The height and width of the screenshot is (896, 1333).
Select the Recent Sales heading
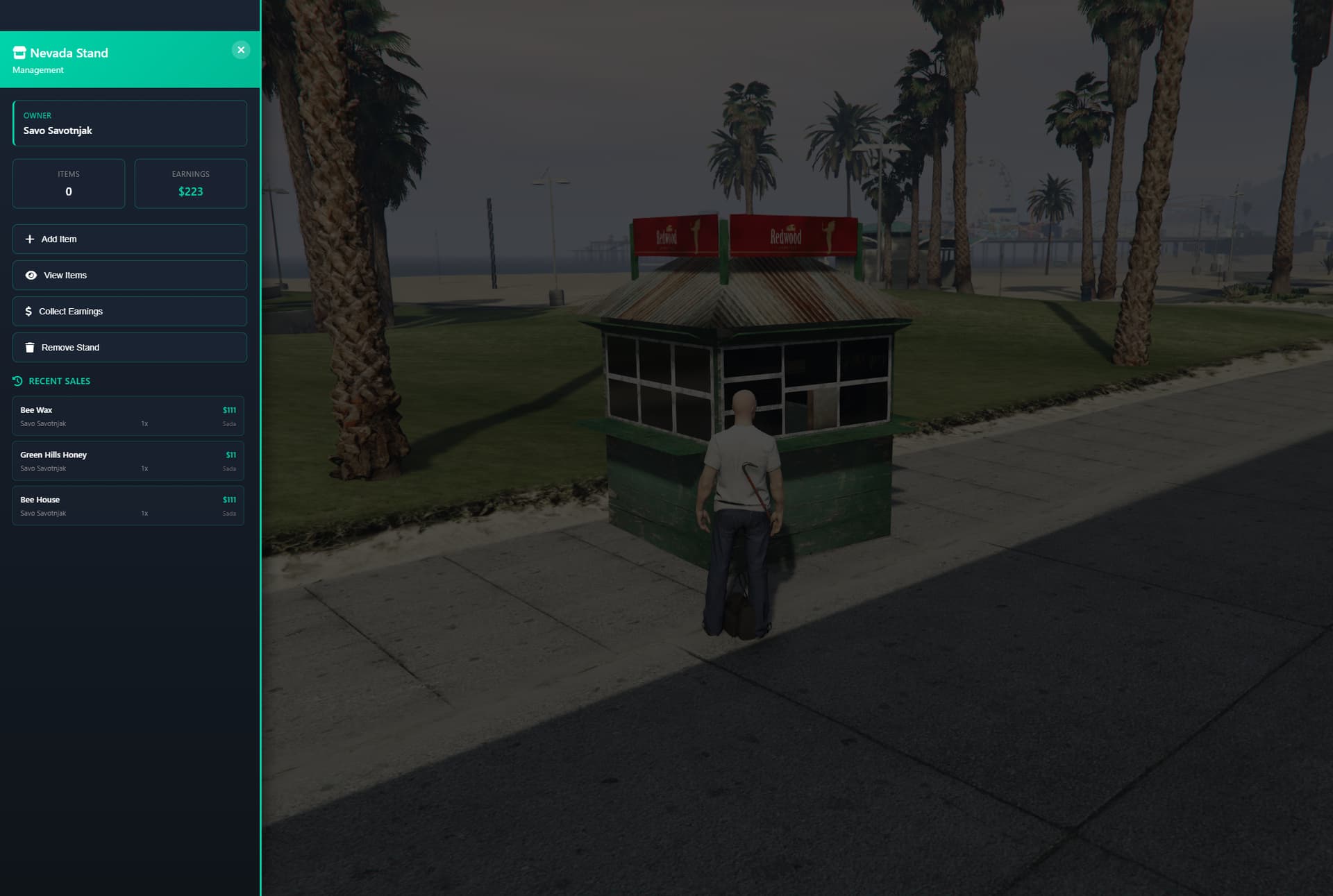point(59,381)
